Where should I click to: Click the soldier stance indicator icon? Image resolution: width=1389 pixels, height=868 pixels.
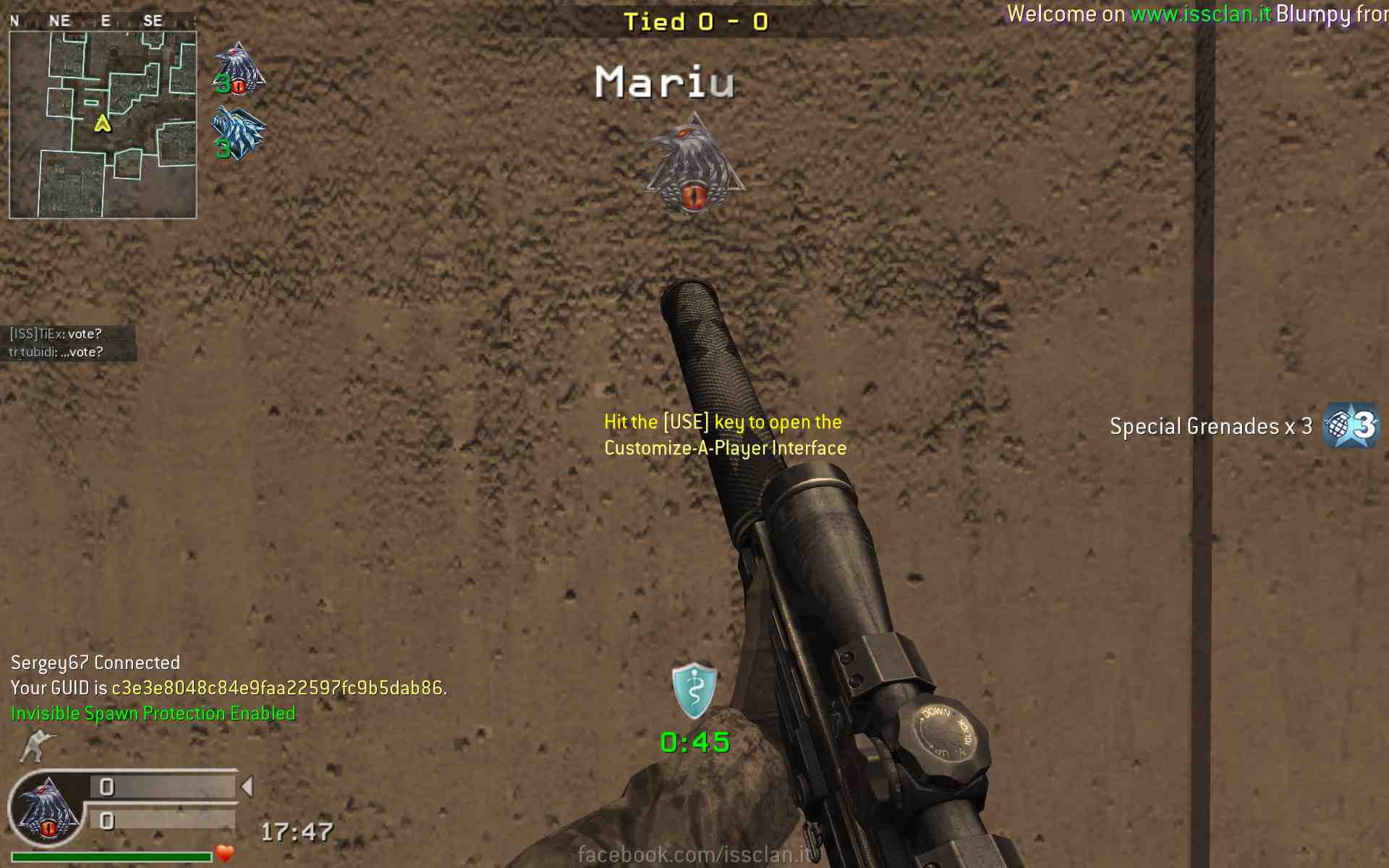click(x=36, y=745)
